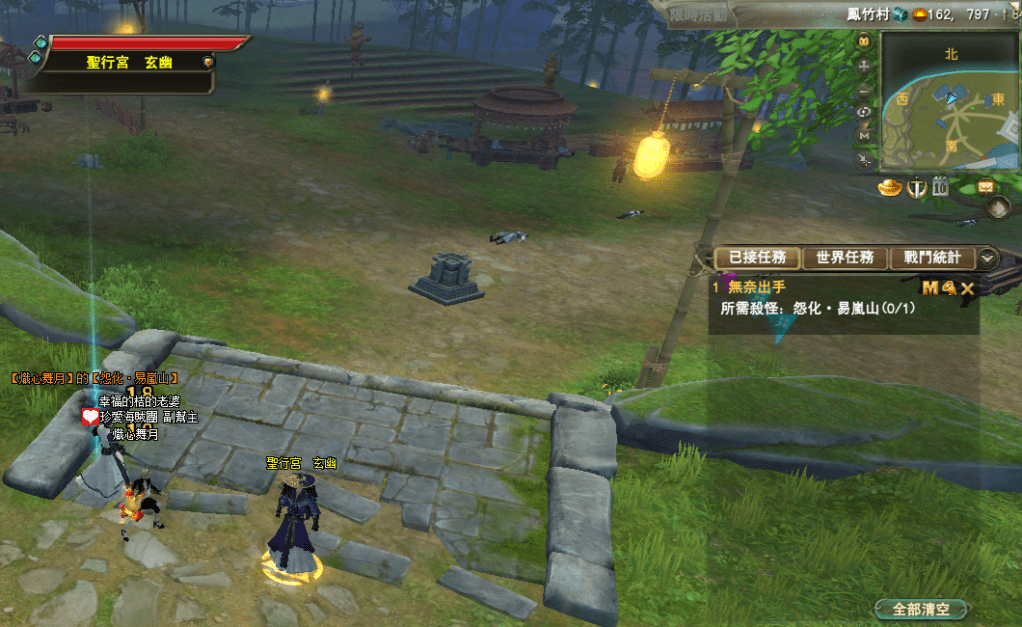Click the round arrow button below the mail icon

997,208
